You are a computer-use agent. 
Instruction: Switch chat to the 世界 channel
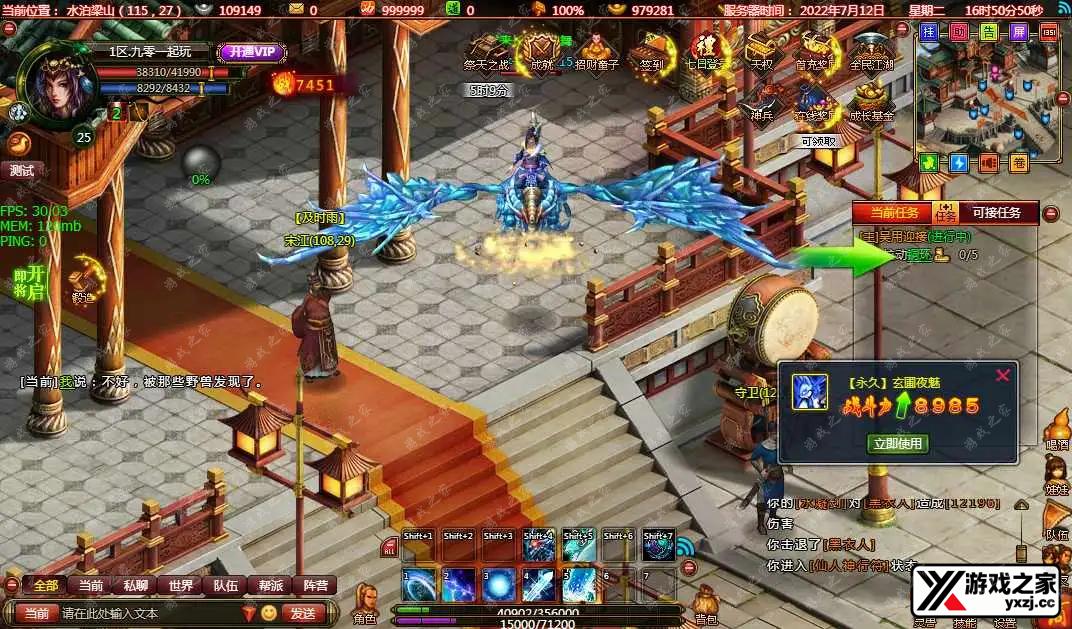[181, 586]
